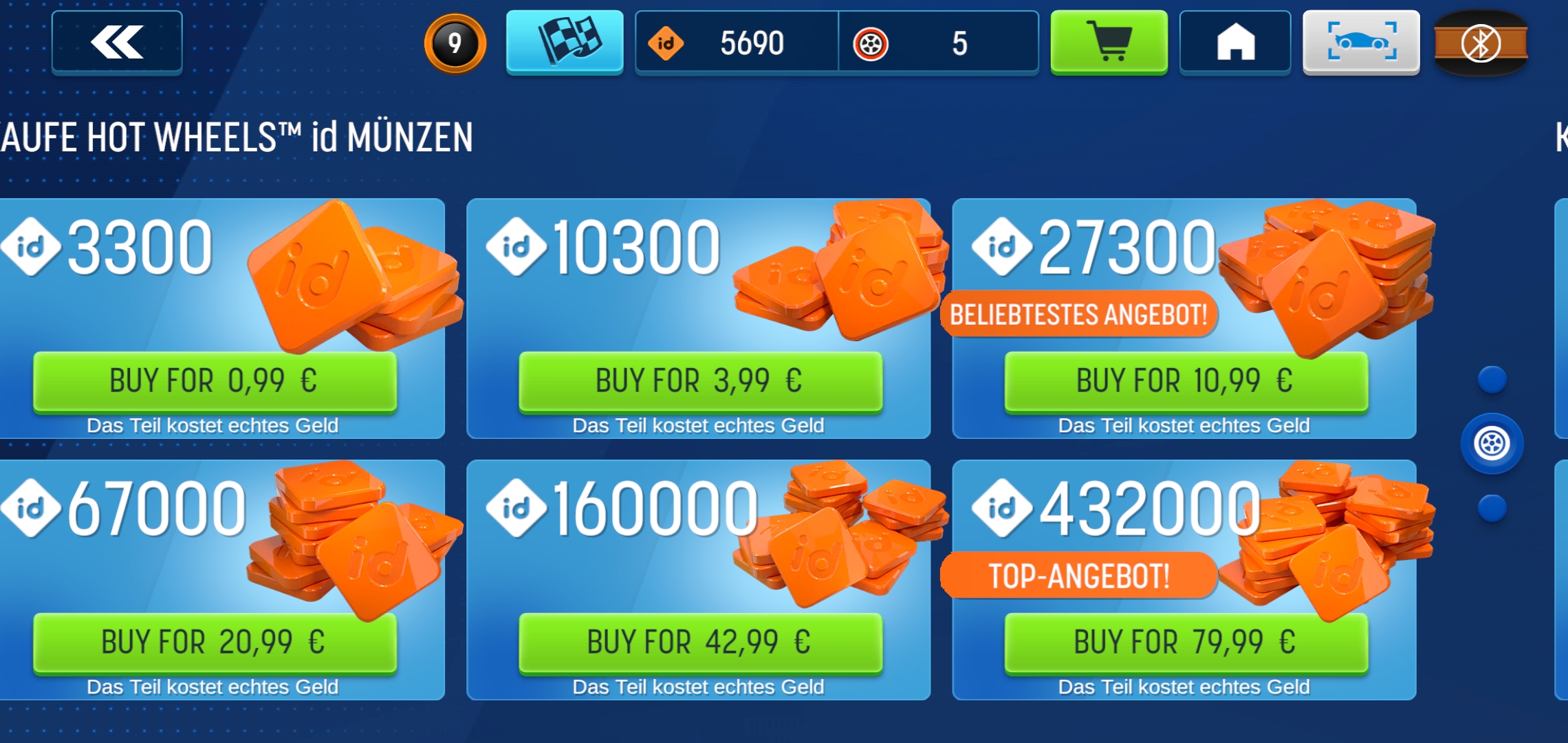Buy 432000 coins for 79,99 €
The width and height of the screenshot is (1568, 743).
click(x=1186, y=643)
